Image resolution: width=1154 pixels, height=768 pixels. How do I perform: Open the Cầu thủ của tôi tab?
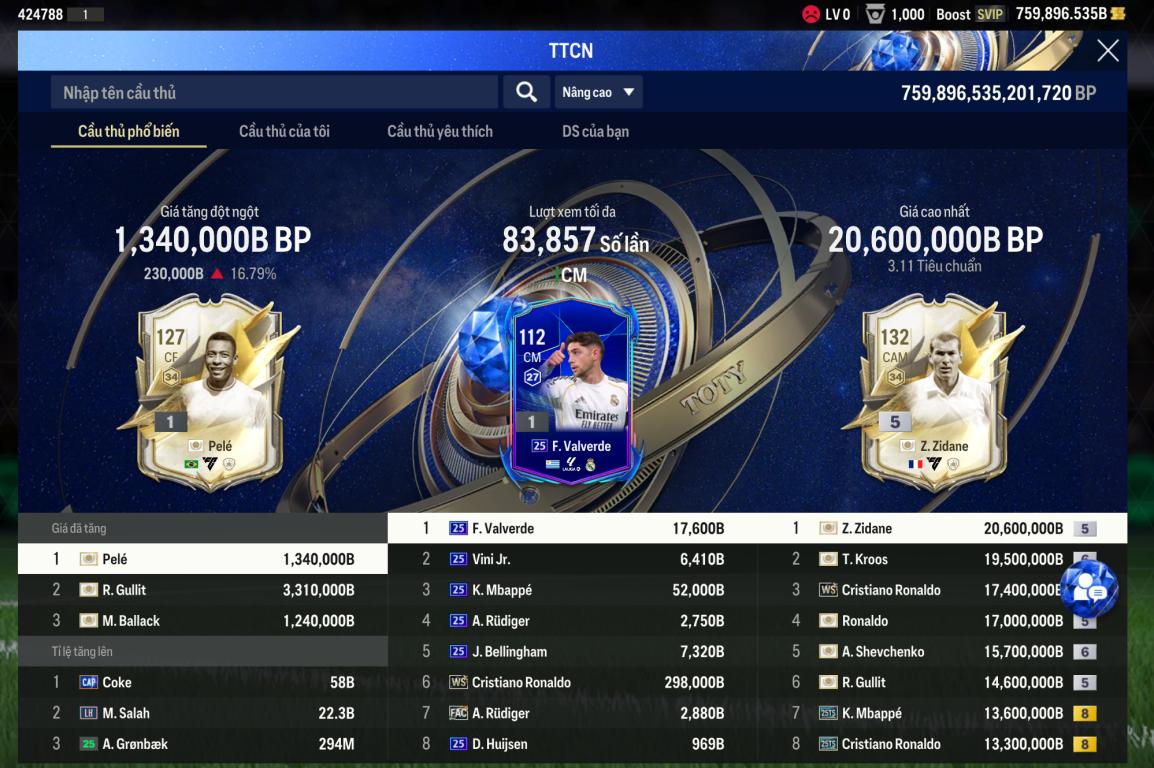(x=284, y=131)
